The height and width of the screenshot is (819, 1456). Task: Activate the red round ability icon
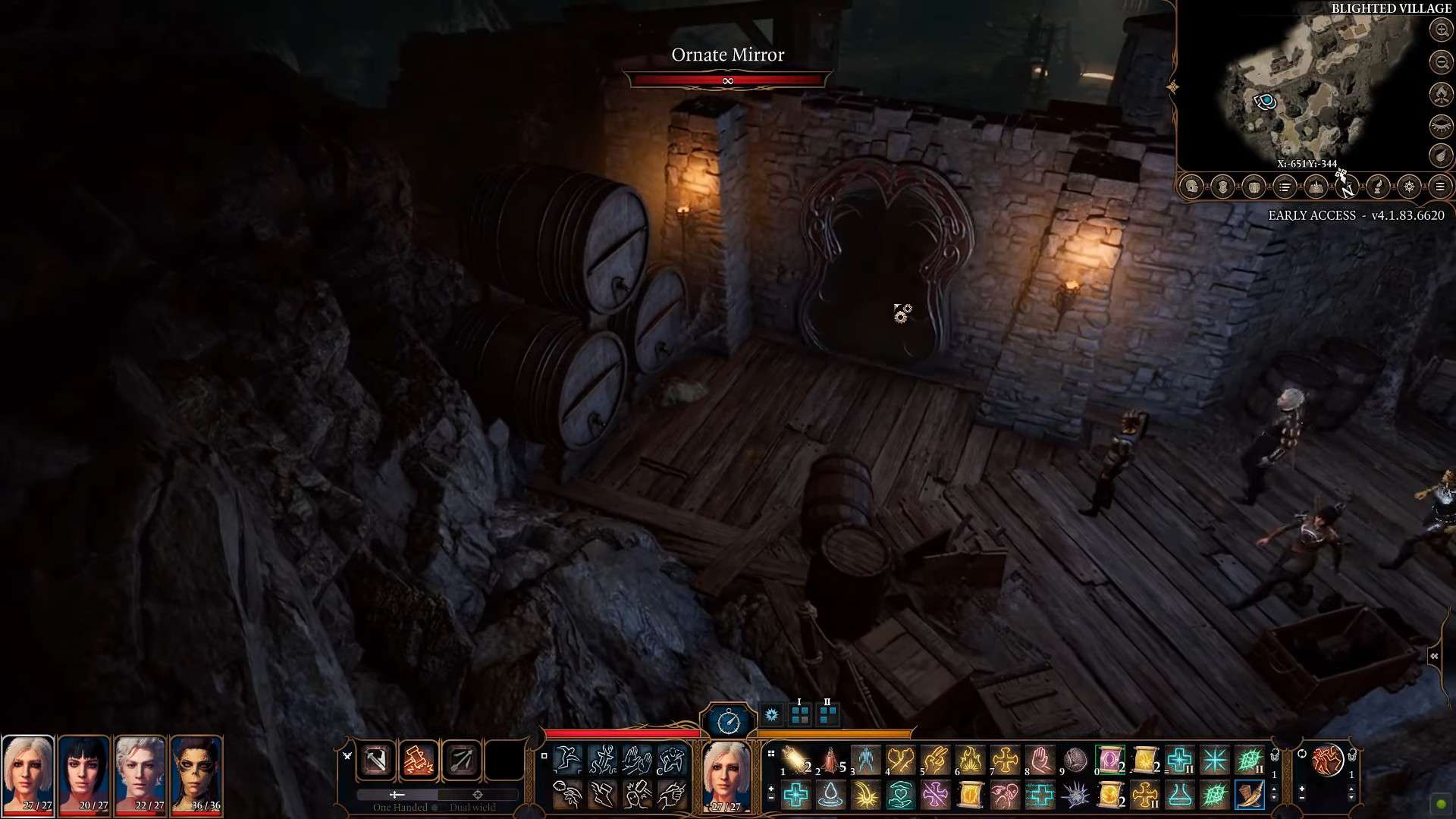click(1328, 761)
